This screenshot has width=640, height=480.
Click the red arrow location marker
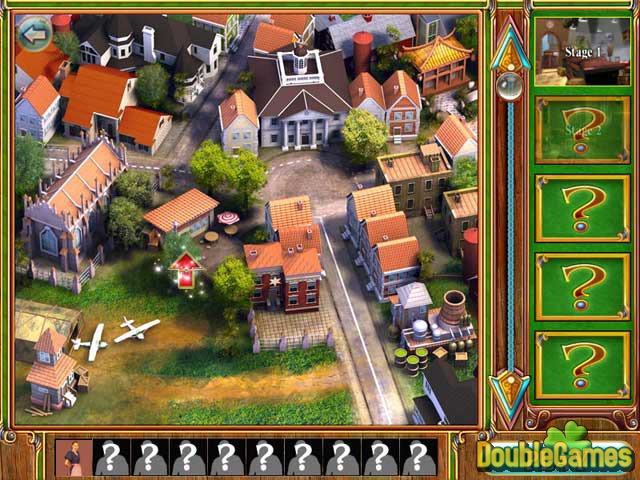[x=185, y=270]
